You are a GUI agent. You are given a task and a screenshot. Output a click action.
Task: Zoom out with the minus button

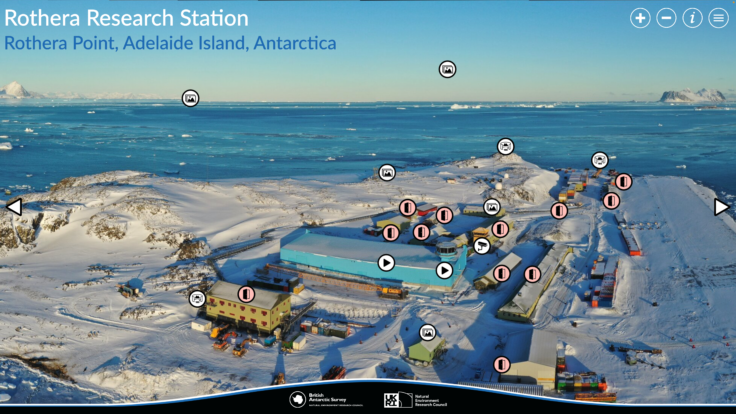[666, 18]
